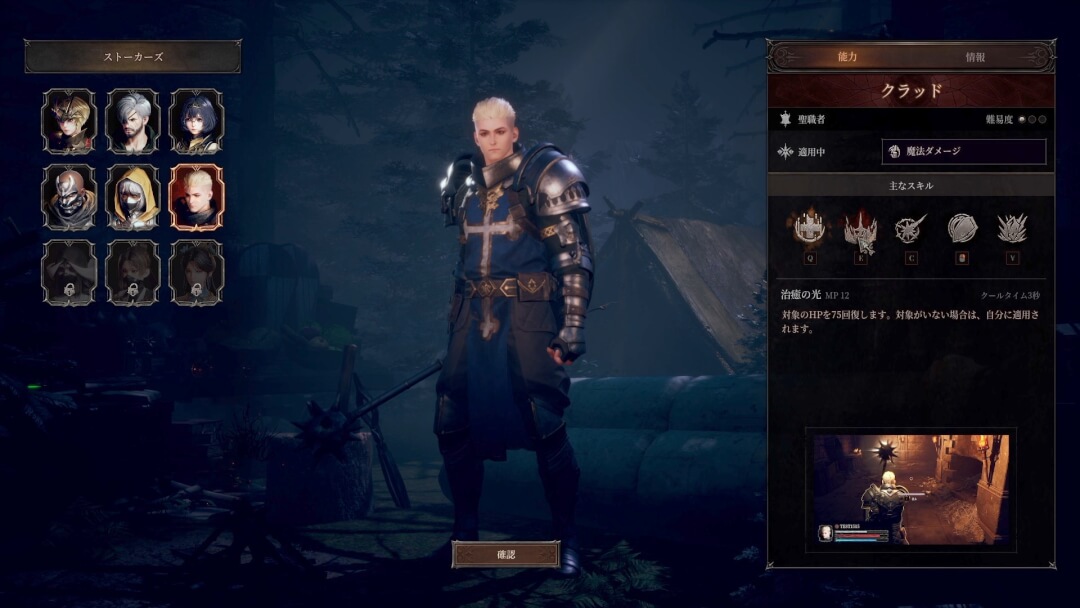View the flame burst skill on V
The height and width of the screenshot is (608, 1080).
[x=1012, y=229]
